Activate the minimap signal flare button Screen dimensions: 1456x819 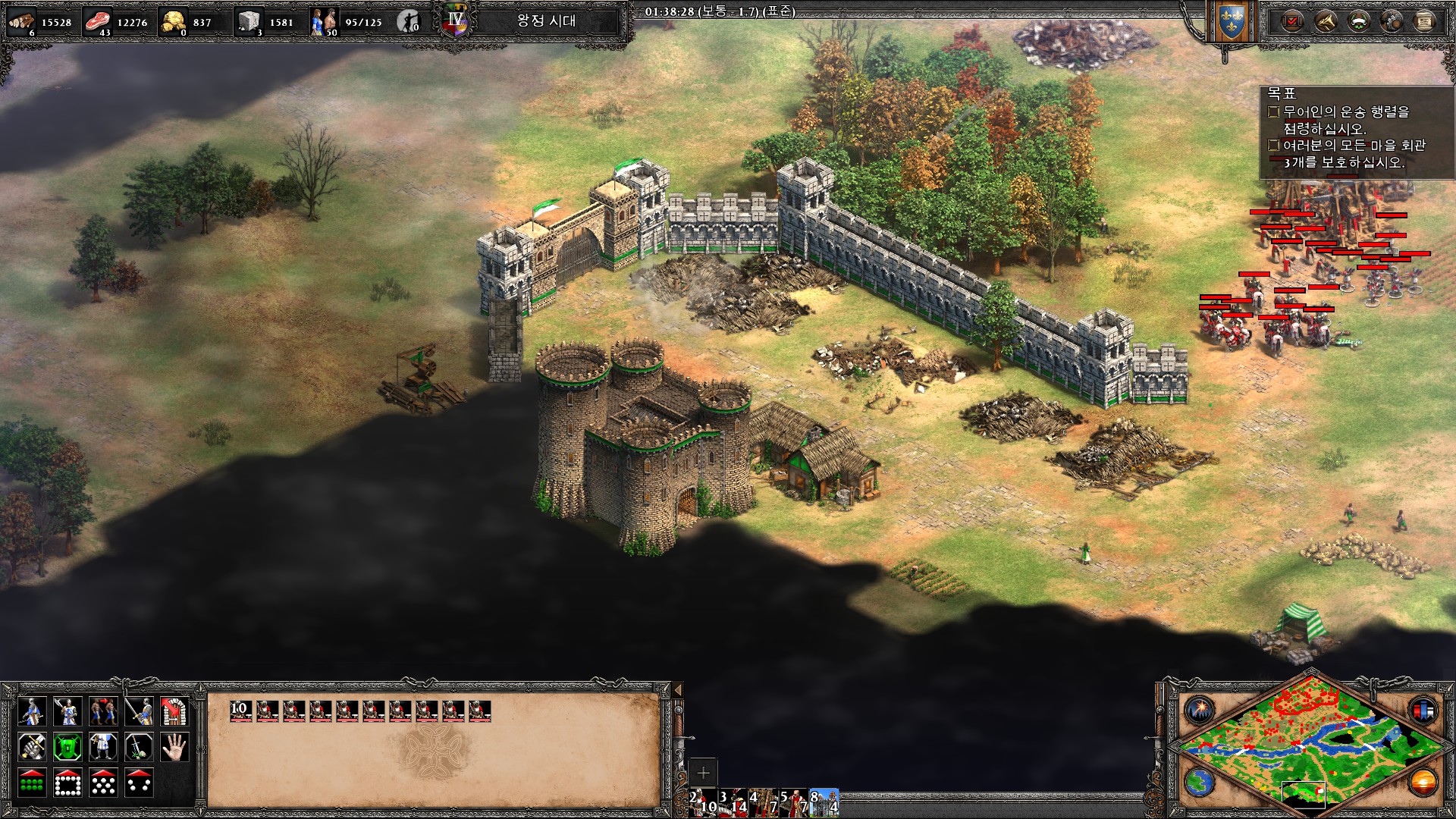[1200, 711]
